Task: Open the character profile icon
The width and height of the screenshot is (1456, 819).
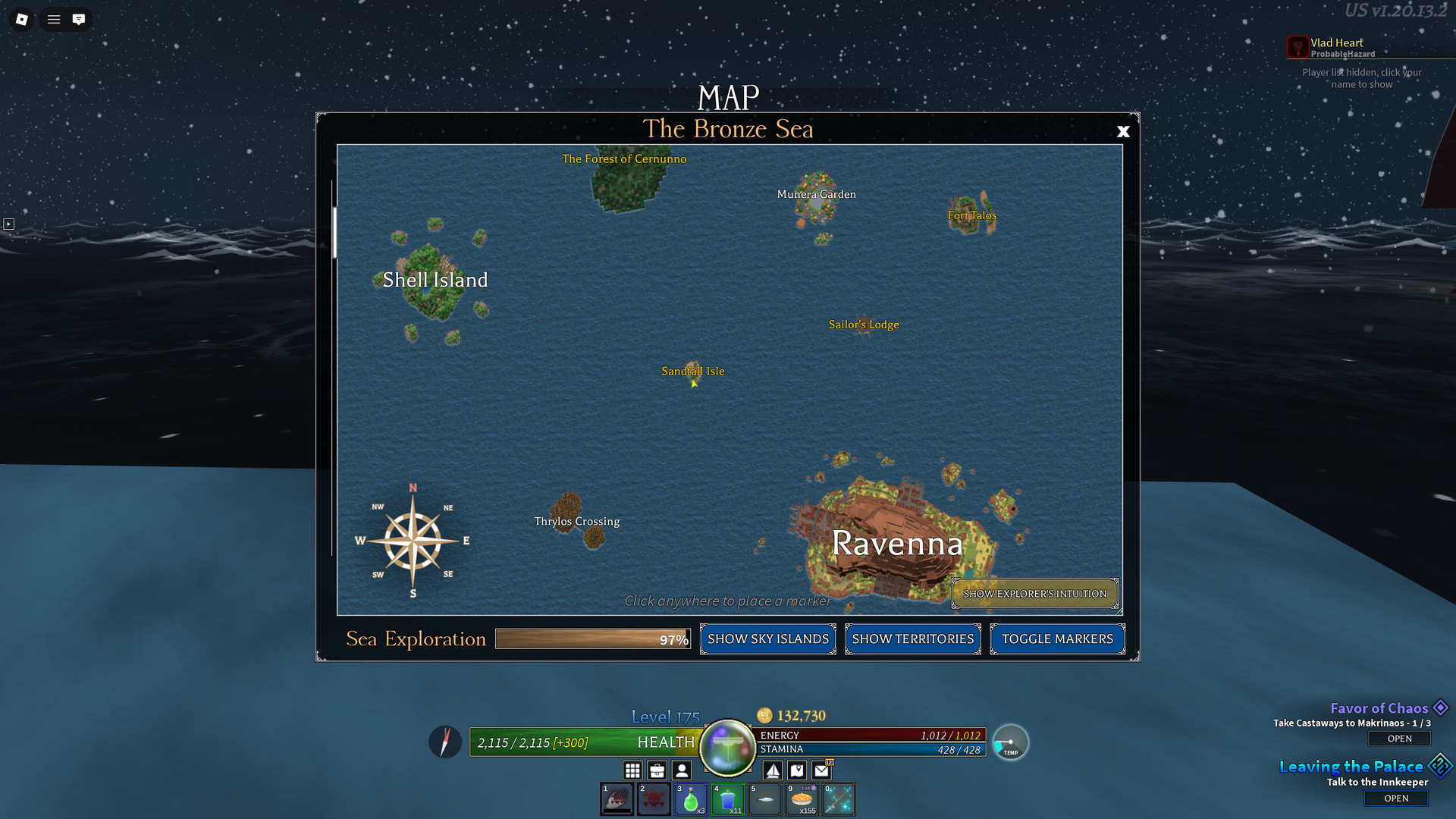Action: tap(682, 770)
